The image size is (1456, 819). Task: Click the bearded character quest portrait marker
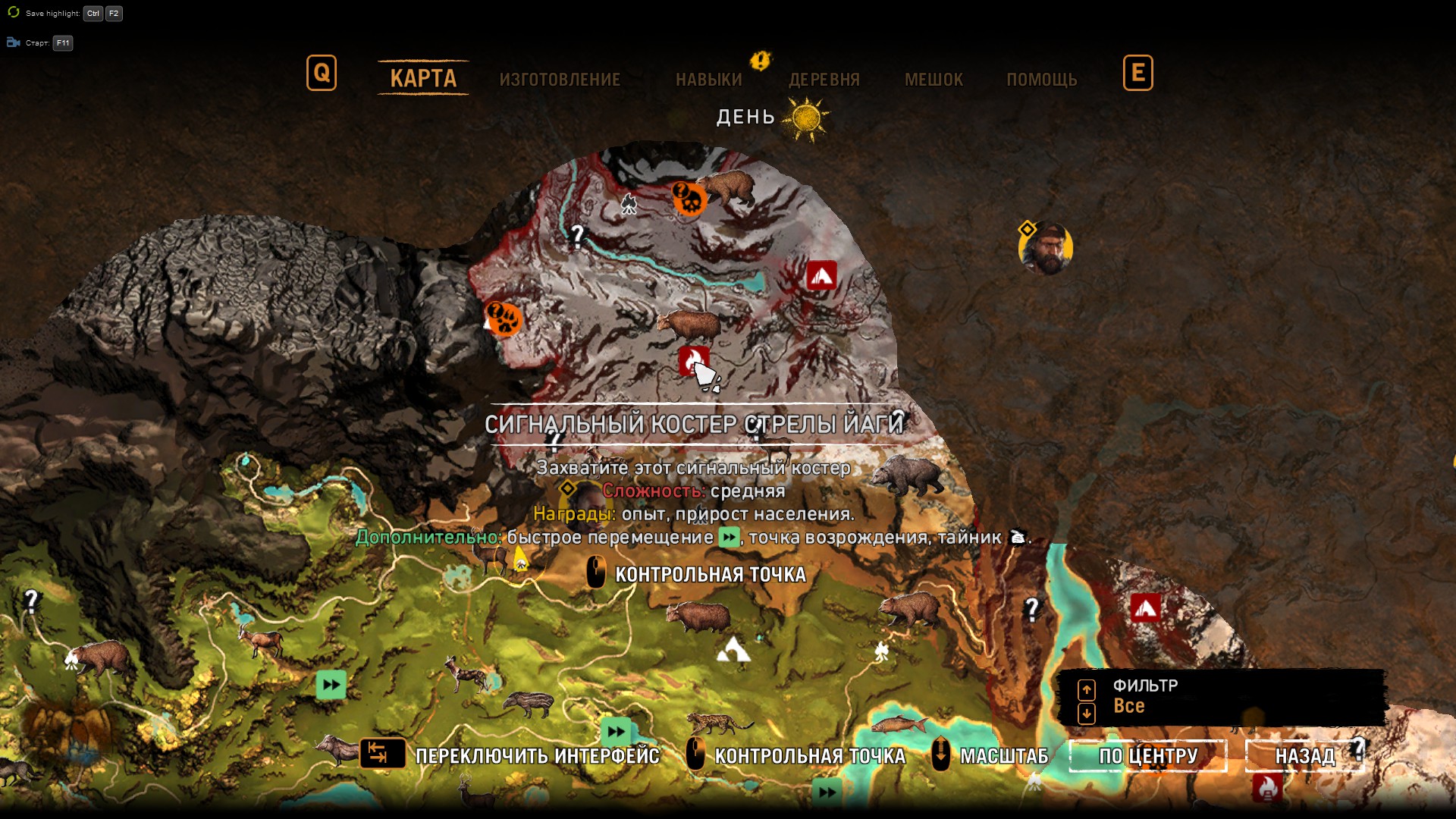click(x=1046, y=248)
